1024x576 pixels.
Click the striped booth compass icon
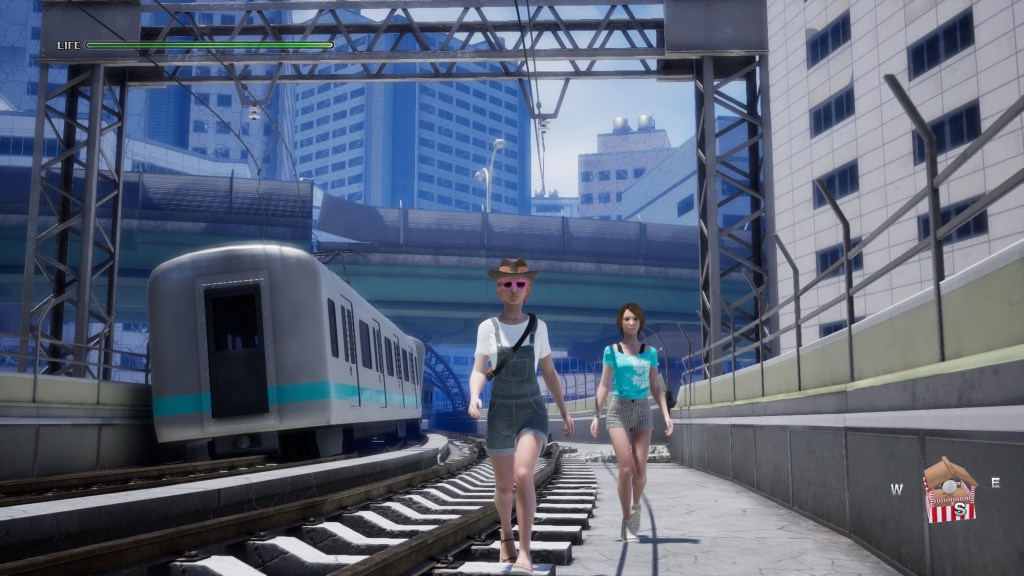coord(949,491)
